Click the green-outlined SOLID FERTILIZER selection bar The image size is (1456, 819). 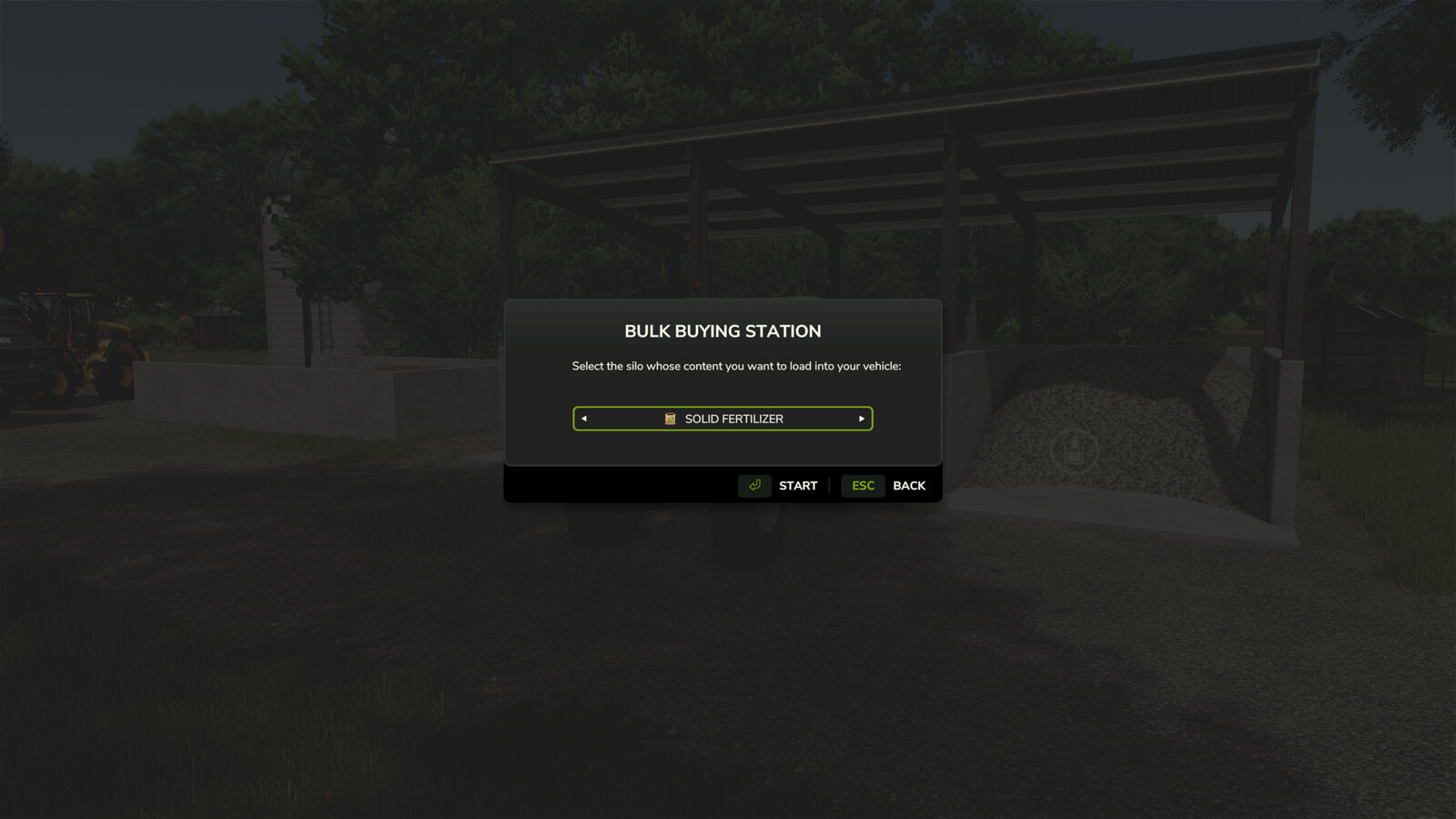coord(722,419)
